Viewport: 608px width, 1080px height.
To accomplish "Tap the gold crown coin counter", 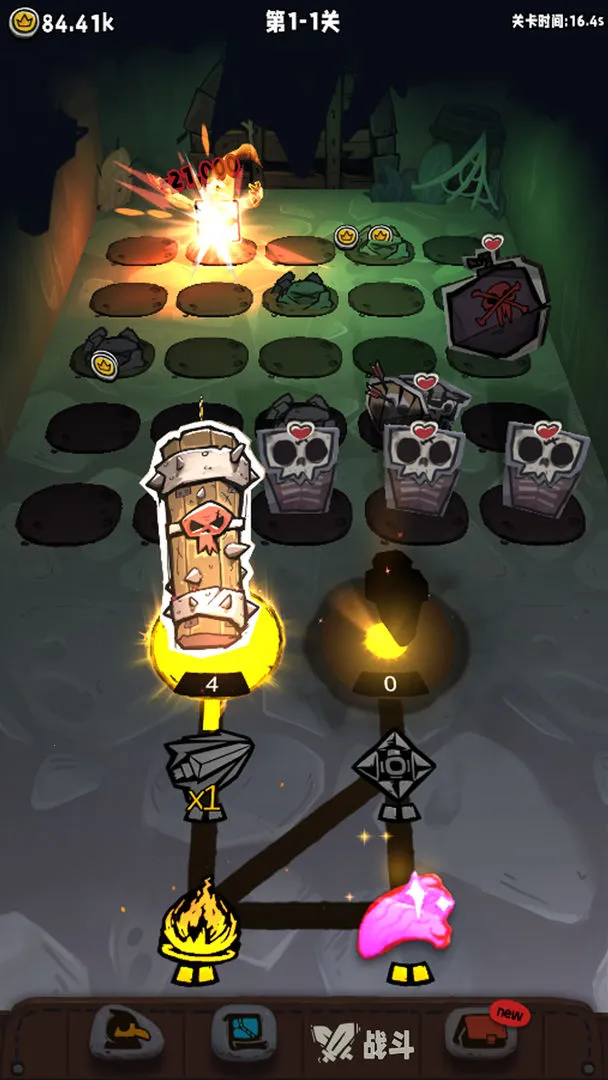I will tap(62, 23).
